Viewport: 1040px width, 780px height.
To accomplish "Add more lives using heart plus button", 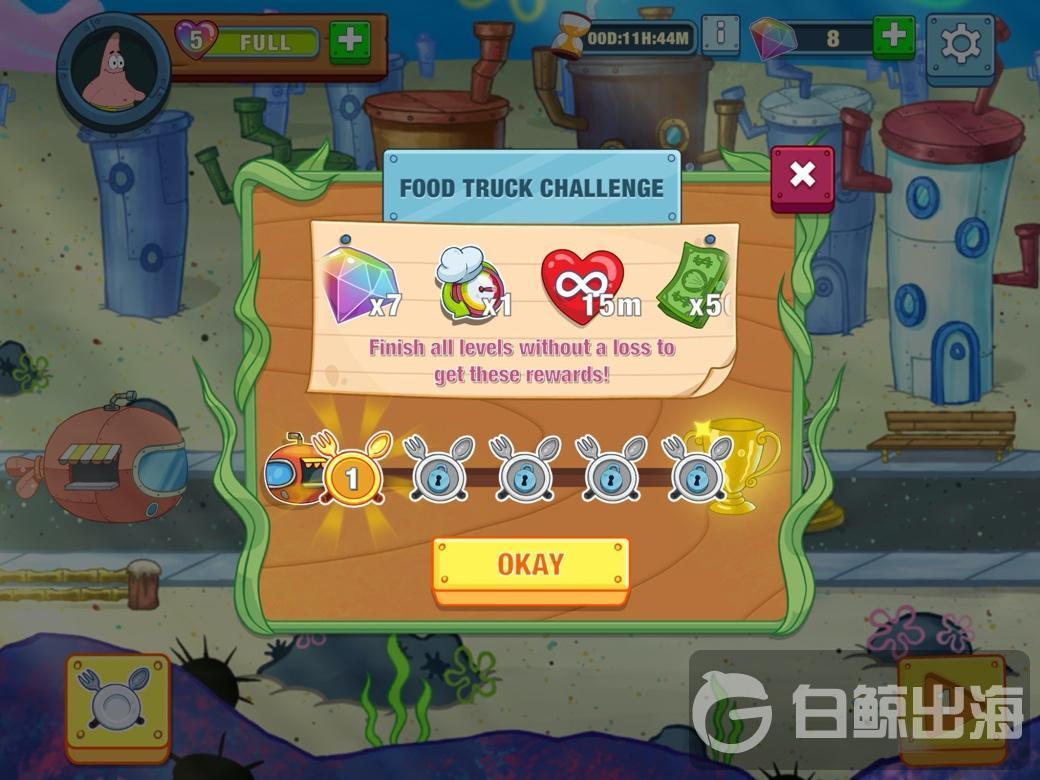I will pos(349,41).
